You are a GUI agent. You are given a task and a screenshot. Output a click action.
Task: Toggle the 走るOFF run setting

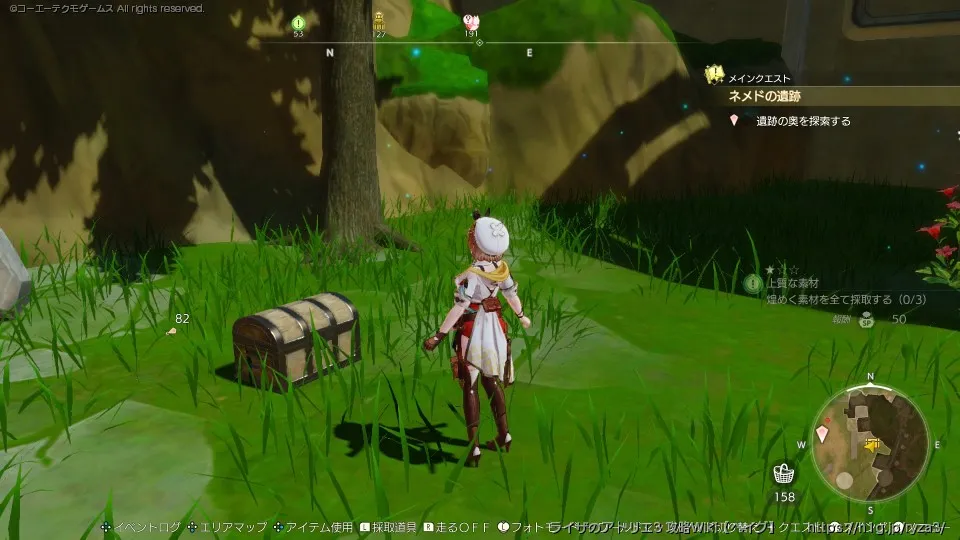[x=459, y=527]
